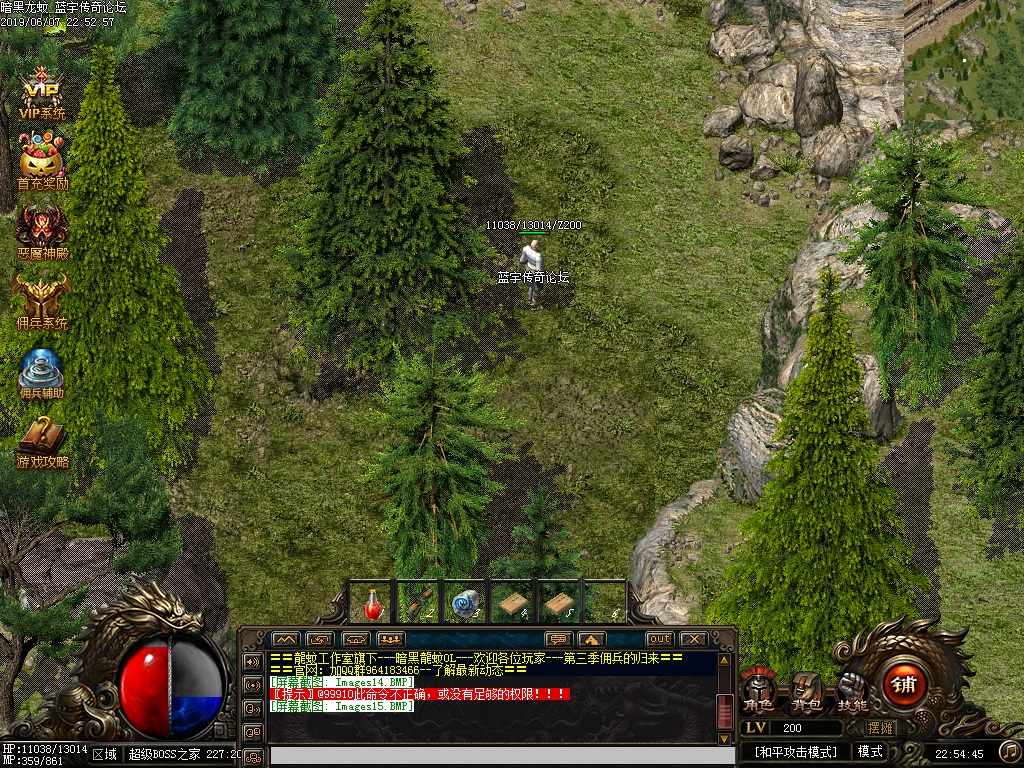Switch attack mode with the 模式 button

pos(870,751)
